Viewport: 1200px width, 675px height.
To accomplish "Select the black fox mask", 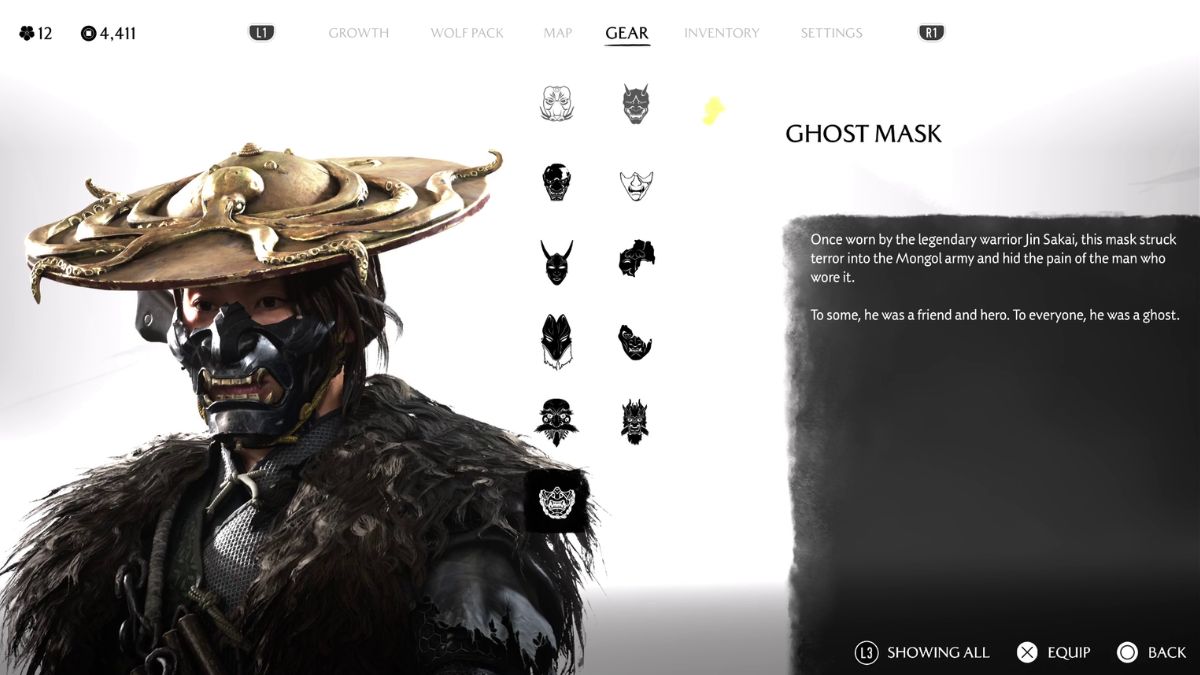I will 557,342.
